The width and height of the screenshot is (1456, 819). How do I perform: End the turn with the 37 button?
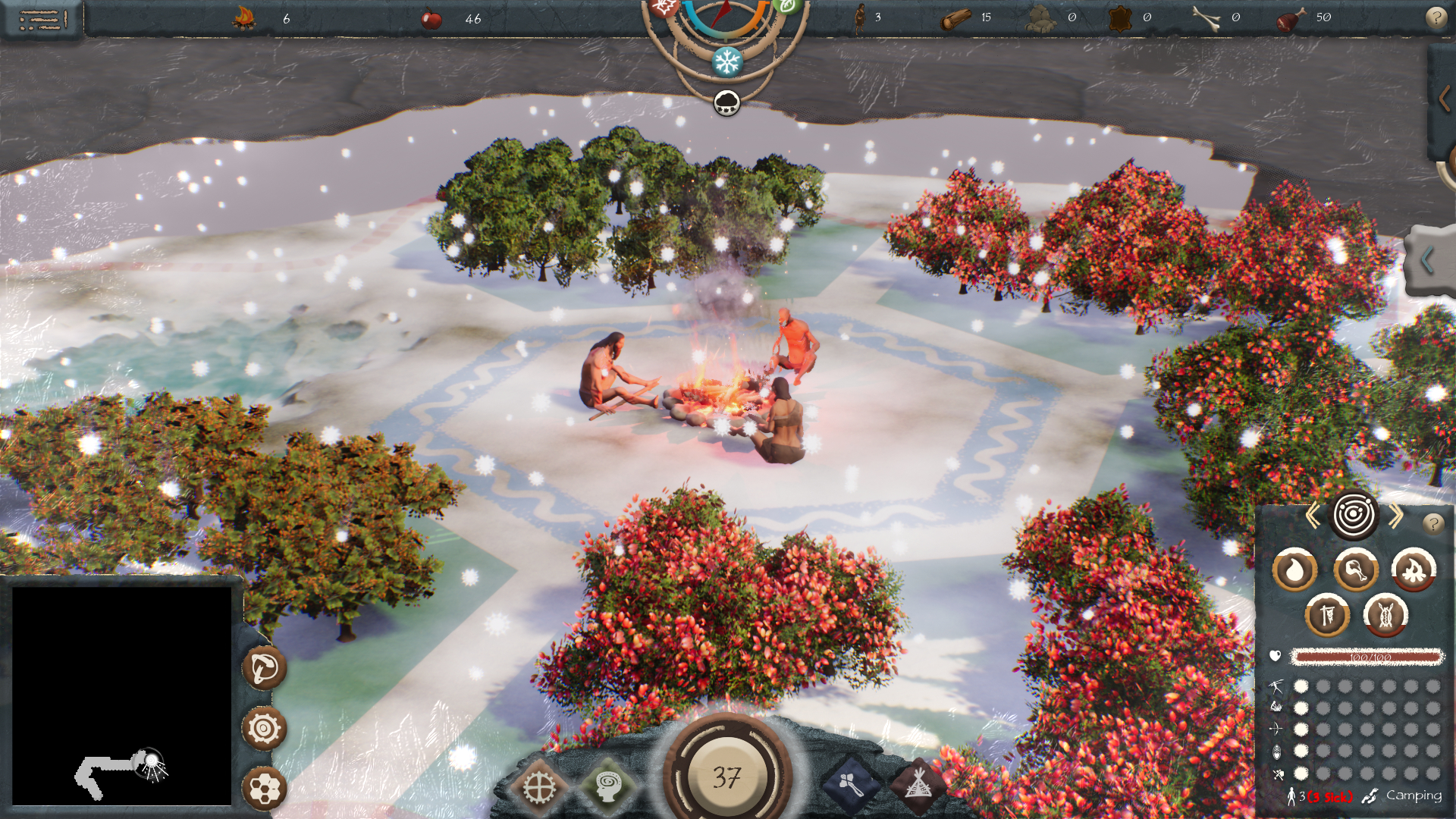(x=726, y=777)
